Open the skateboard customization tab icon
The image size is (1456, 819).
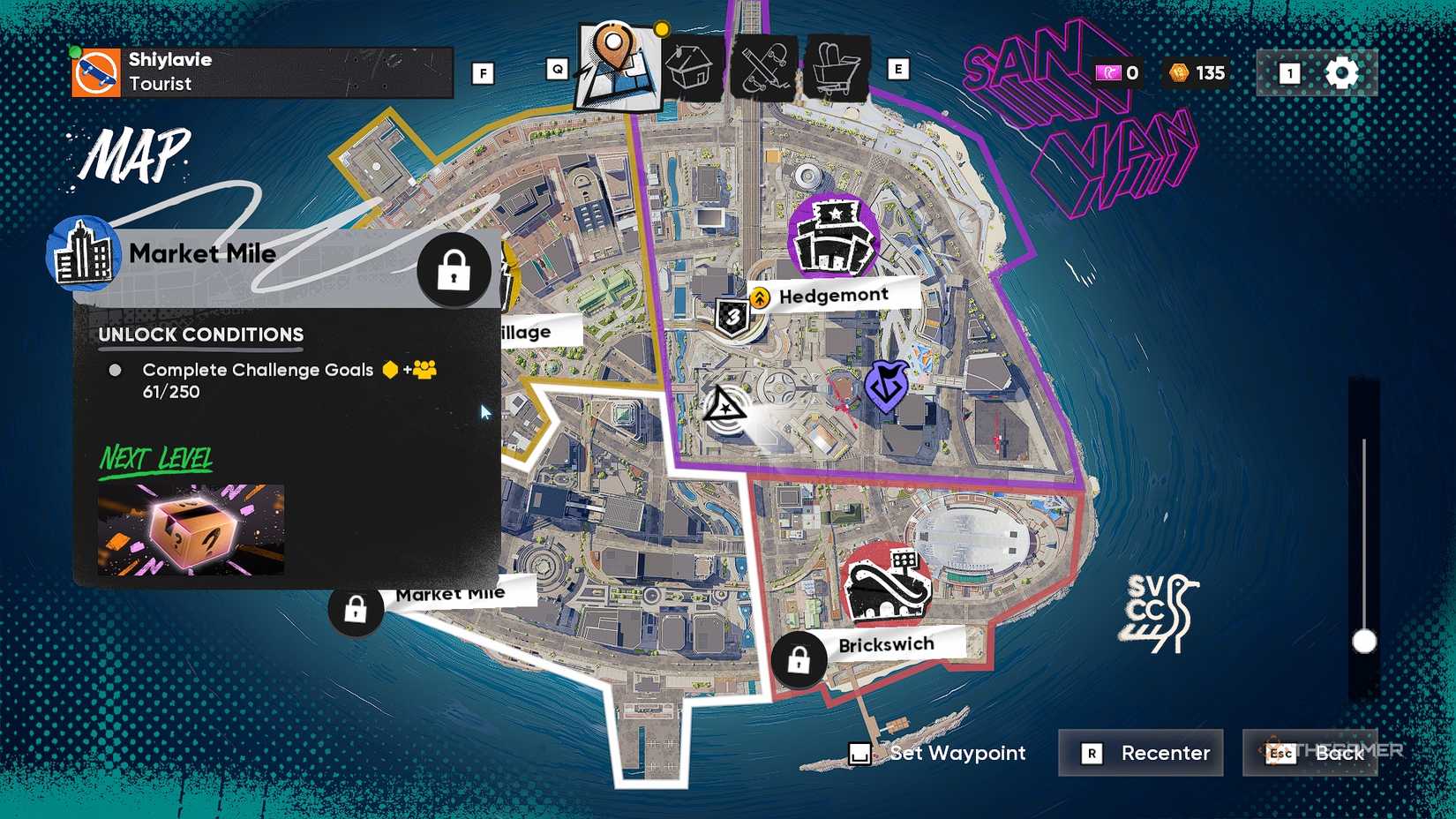[764, 66]
